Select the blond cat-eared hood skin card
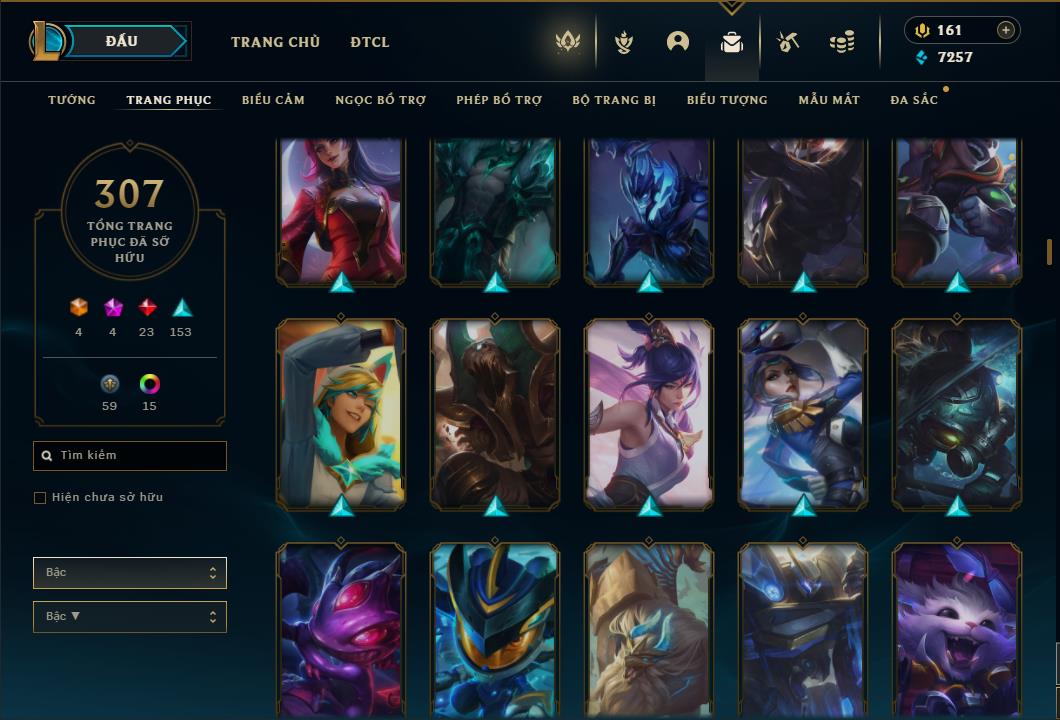 point(341,411)
